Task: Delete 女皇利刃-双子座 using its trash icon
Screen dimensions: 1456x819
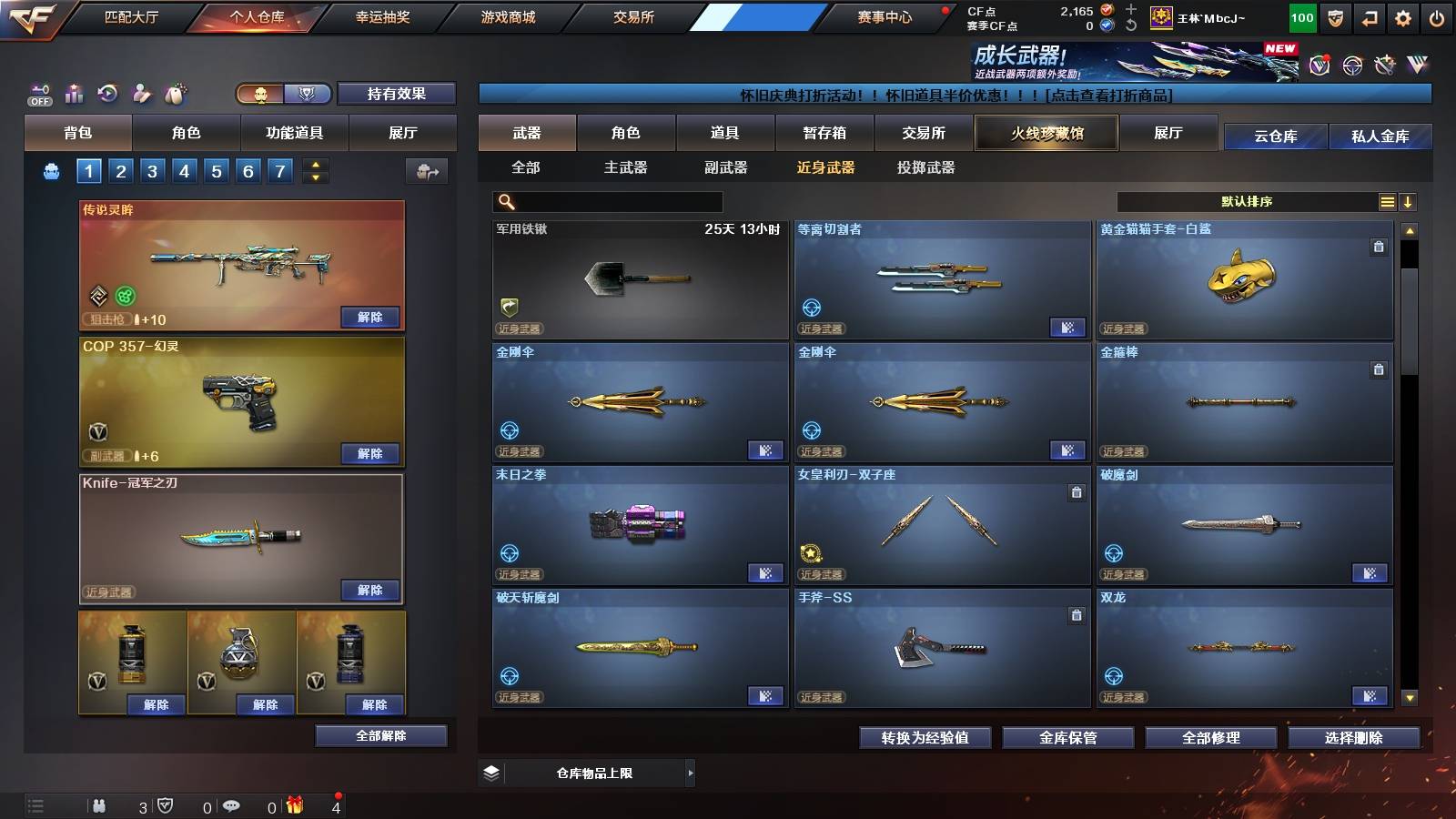Action: click(1076, 491)
